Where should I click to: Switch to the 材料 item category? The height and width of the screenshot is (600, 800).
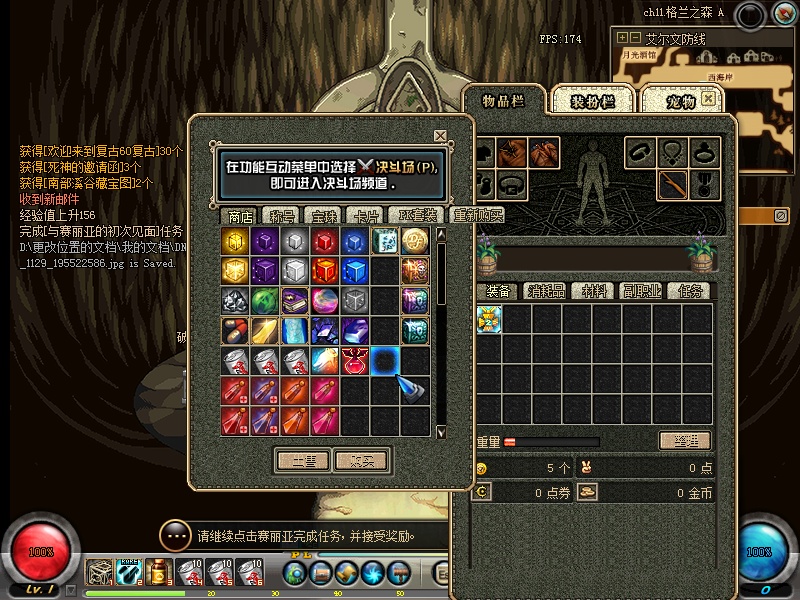596,291
